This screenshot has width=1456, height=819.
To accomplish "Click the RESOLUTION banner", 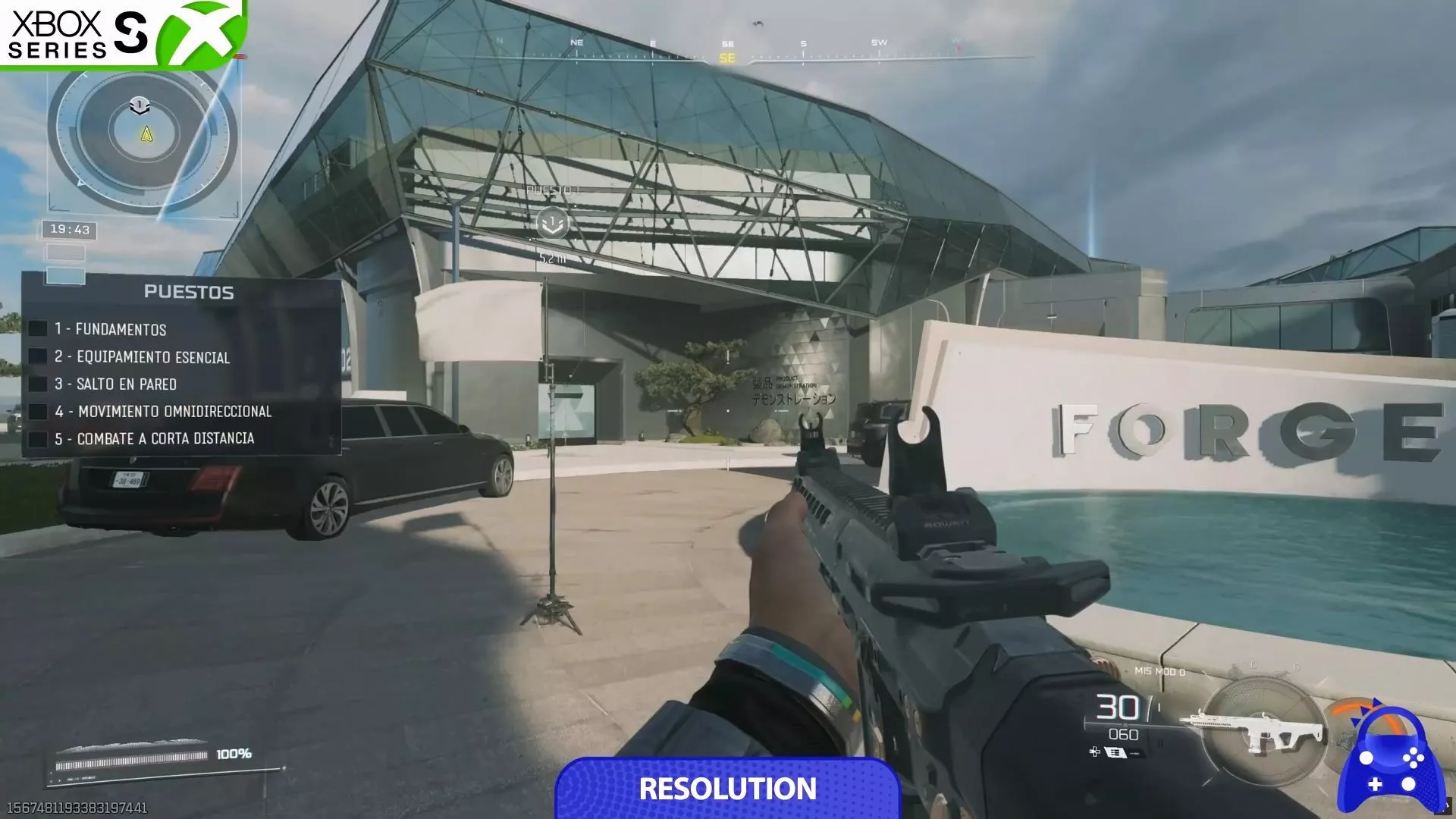I will pyautogui.click(x=728, y=791).
